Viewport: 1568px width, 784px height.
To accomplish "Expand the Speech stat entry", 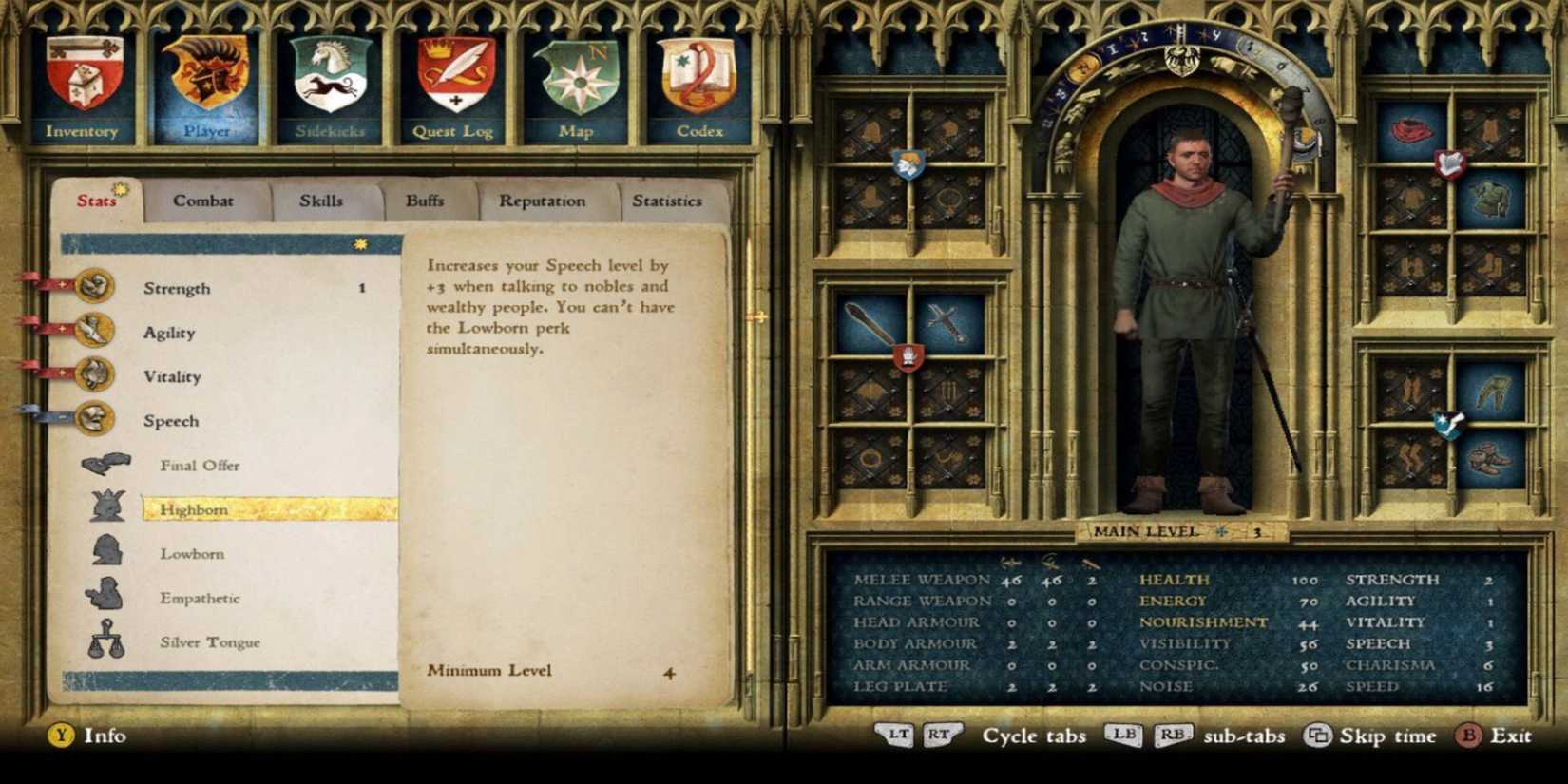I will [x=174, y=420].
